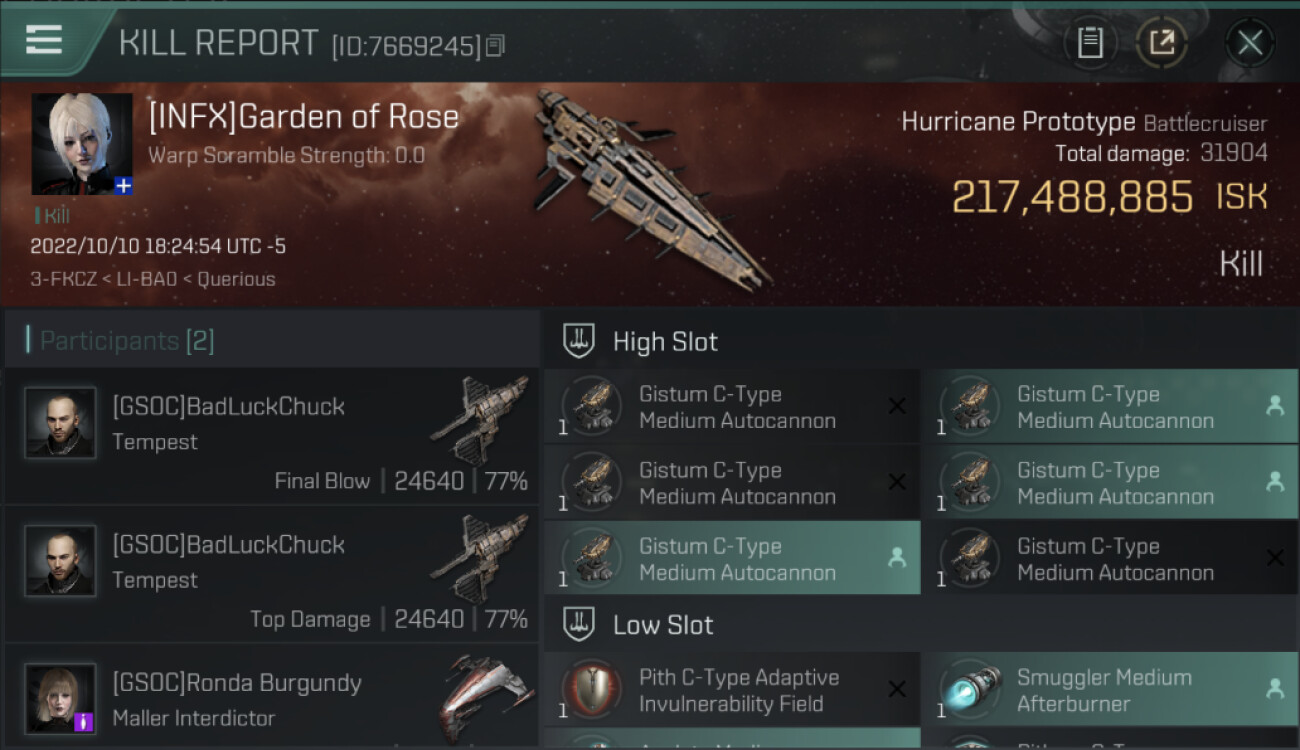Close the Kill Report window
This screenshot has width=1300, height=750.
[1249, 43]
